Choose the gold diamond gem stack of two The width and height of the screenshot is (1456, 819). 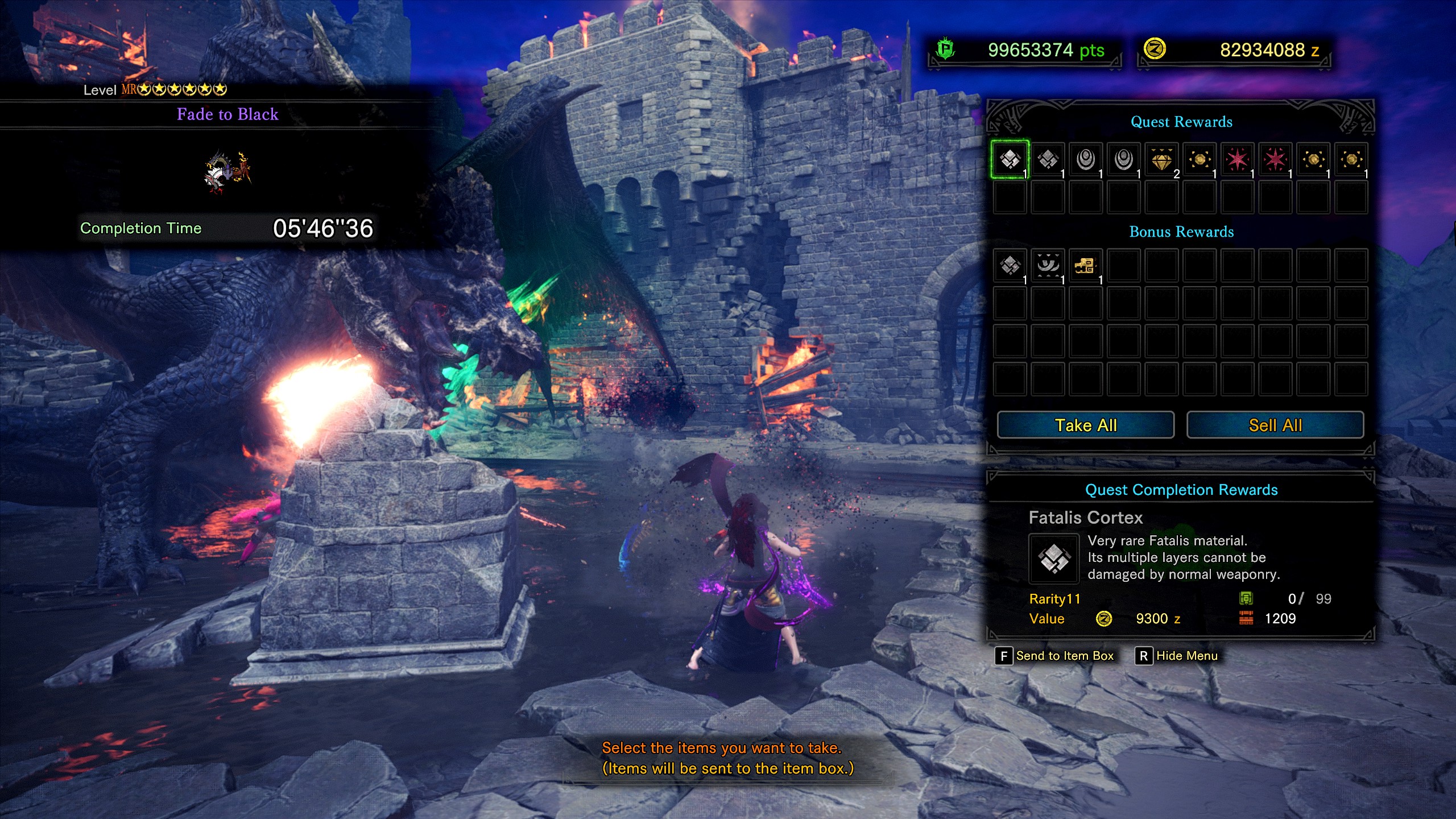coord(1161,159)
